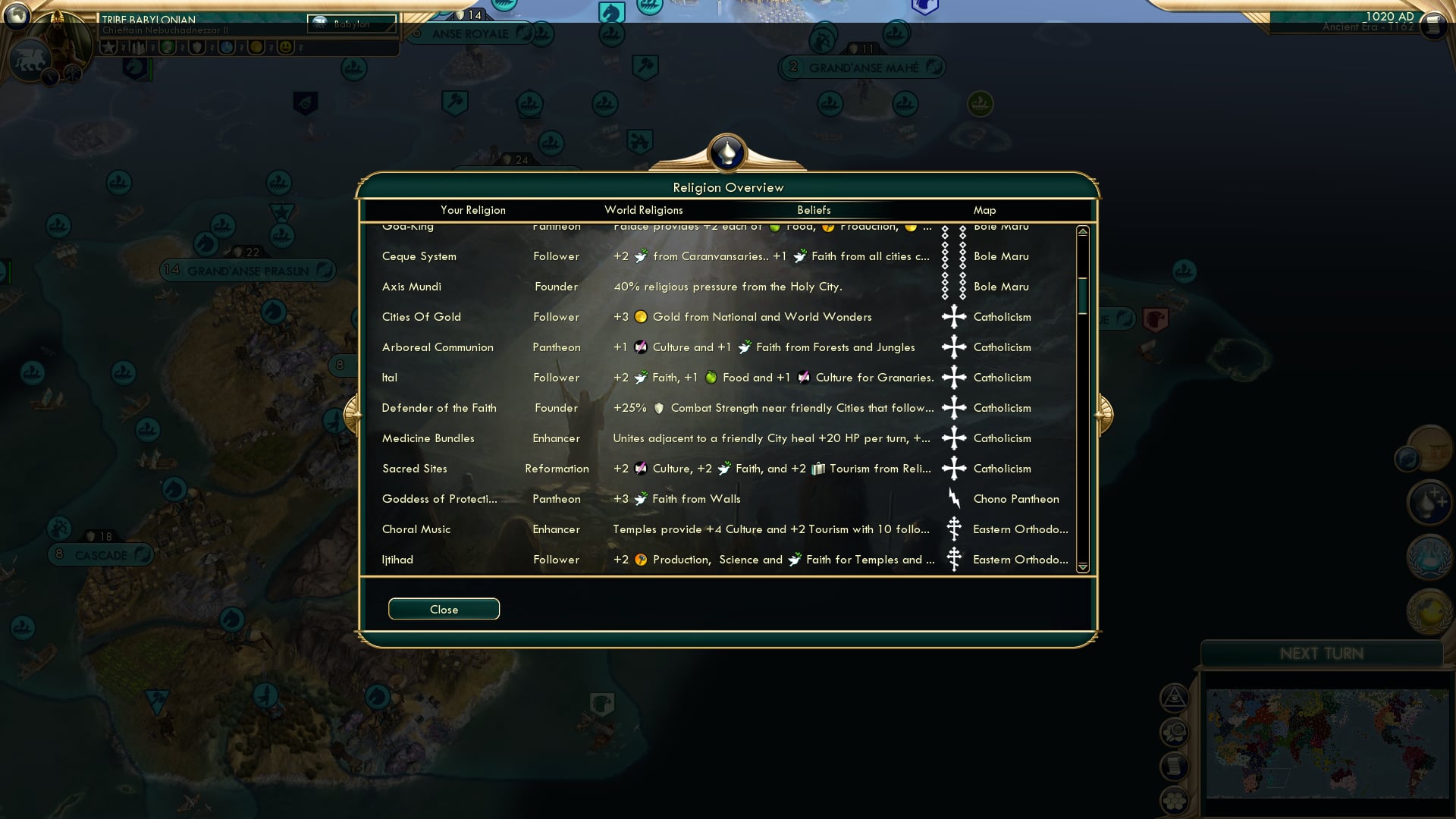Open the Faith purchase droplet icon
This screenshot has height=819, width=1456.
[x=1429, y=502]
